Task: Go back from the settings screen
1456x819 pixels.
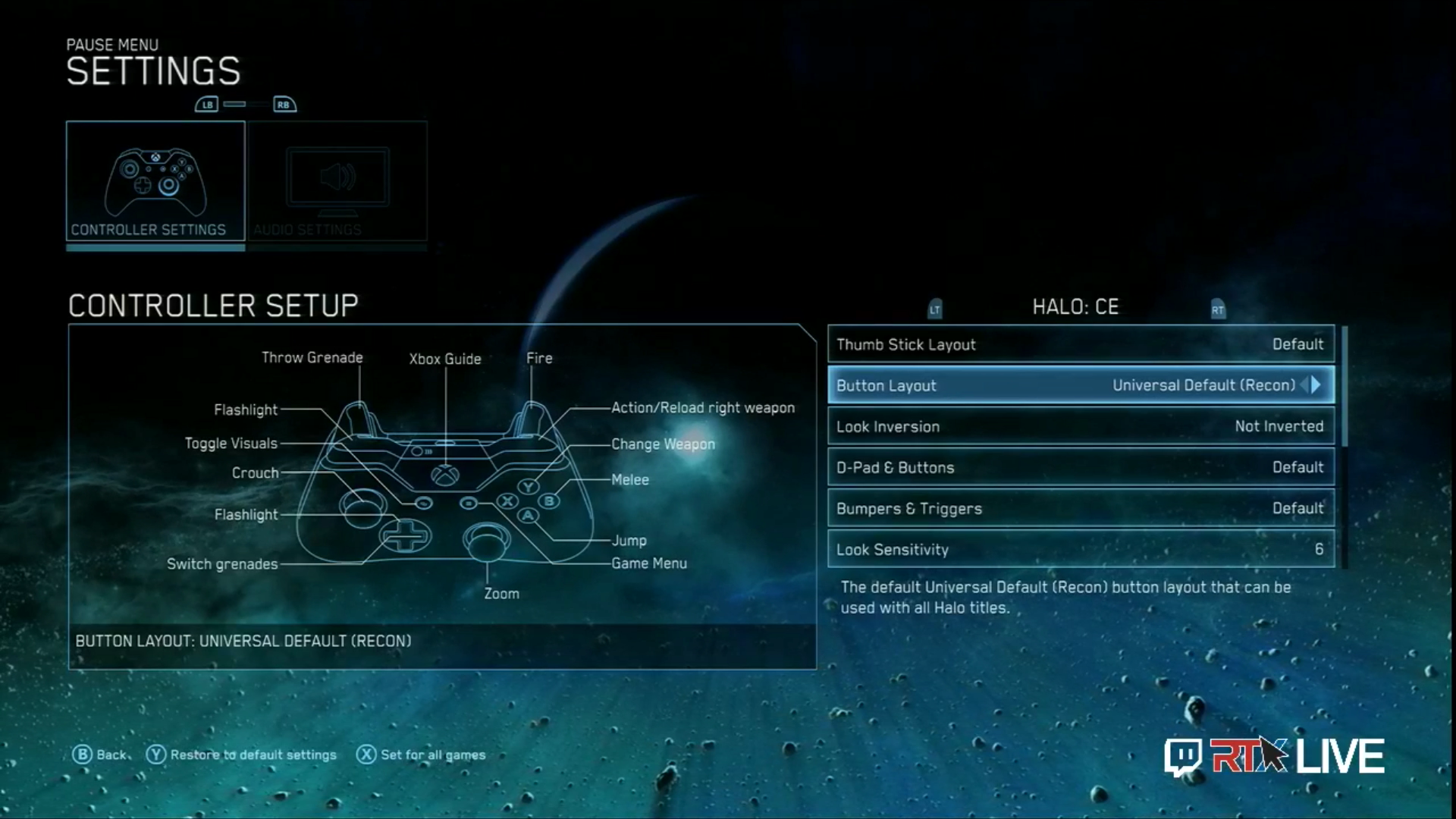Action: [x=99, y=755]
